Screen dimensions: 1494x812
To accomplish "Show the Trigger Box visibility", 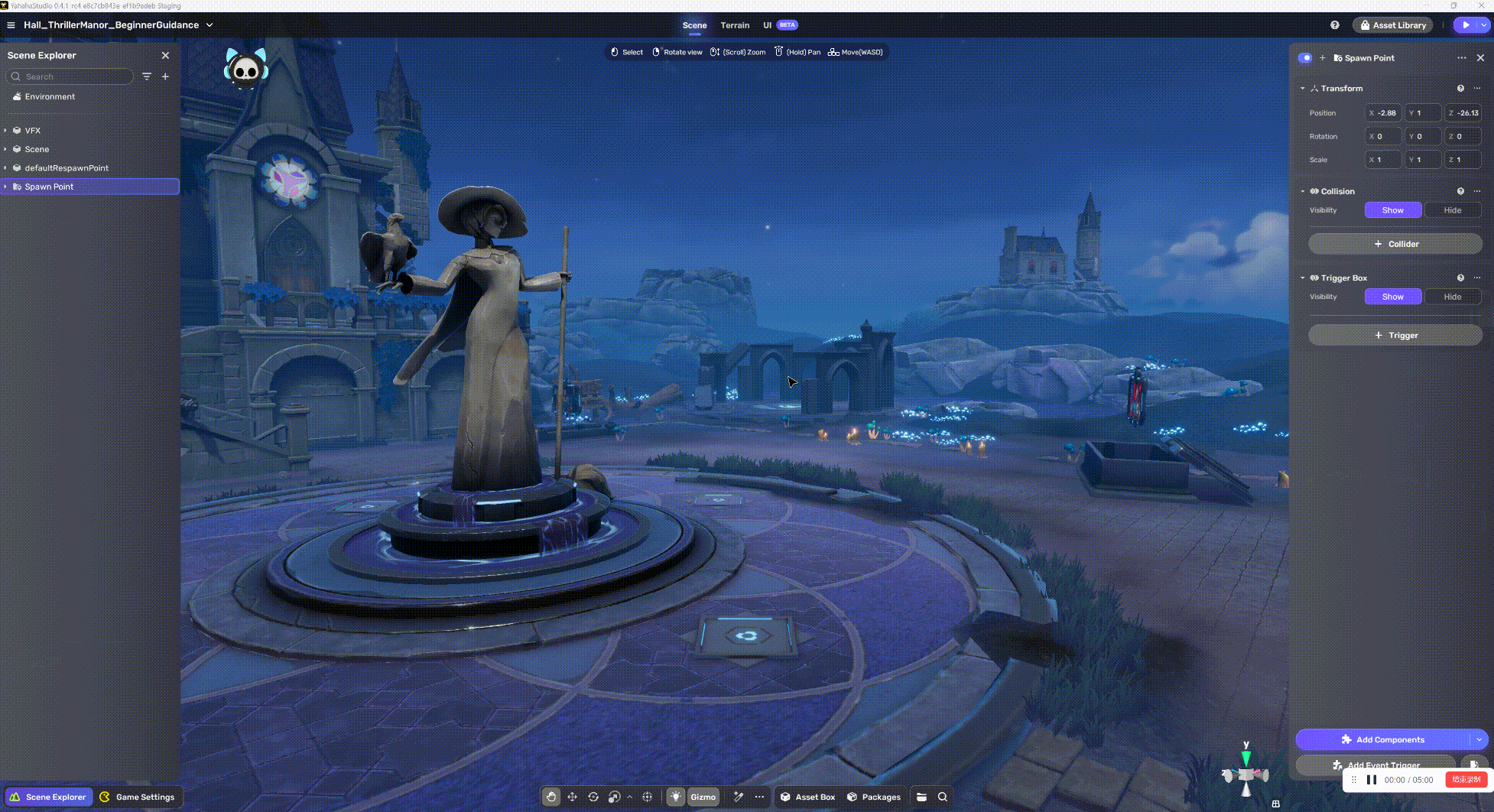I will coord(1392,297).
